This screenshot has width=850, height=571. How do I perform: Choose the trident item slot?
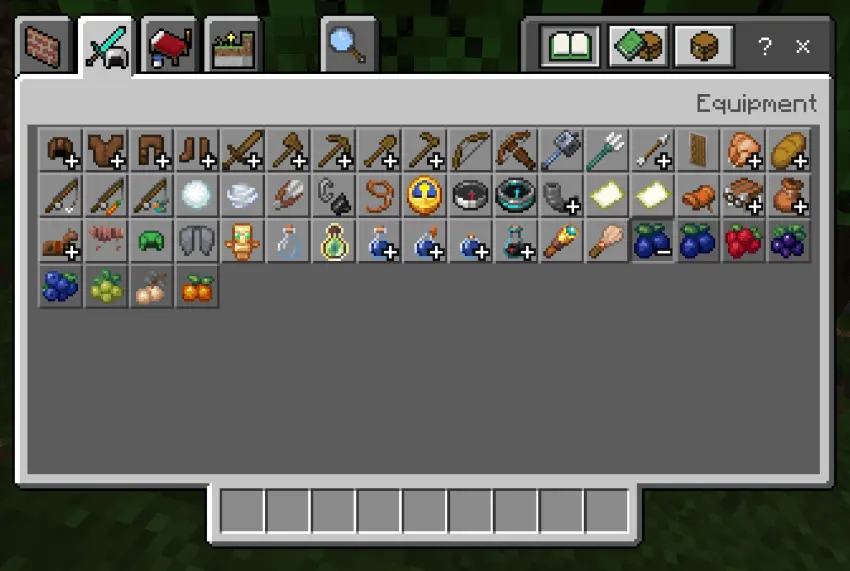pyautogui.click(x=607, y=149)
